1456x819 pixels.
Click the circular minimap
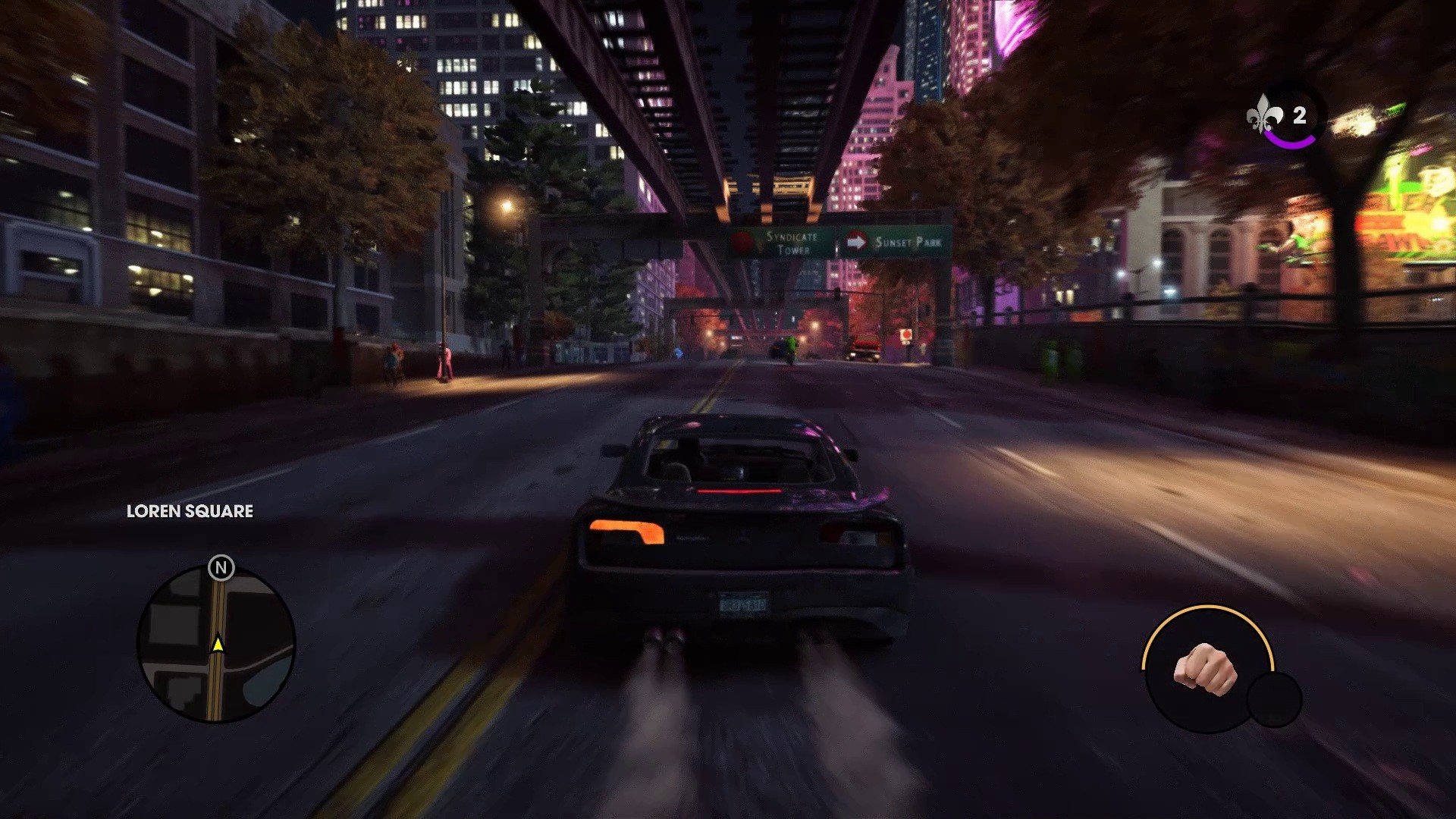pyautogui.click(x=216, y=645)
